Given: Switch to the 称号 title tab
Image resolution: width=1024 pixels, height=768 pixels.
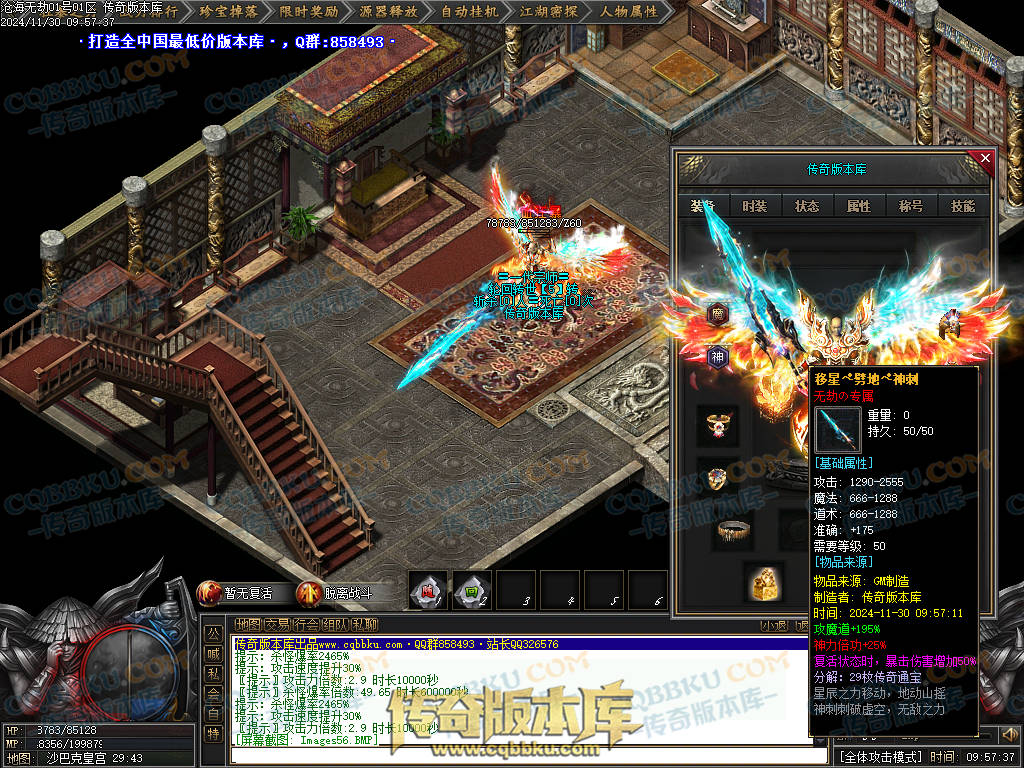Looking at the screenshot, I should click(x=911, y=206).
